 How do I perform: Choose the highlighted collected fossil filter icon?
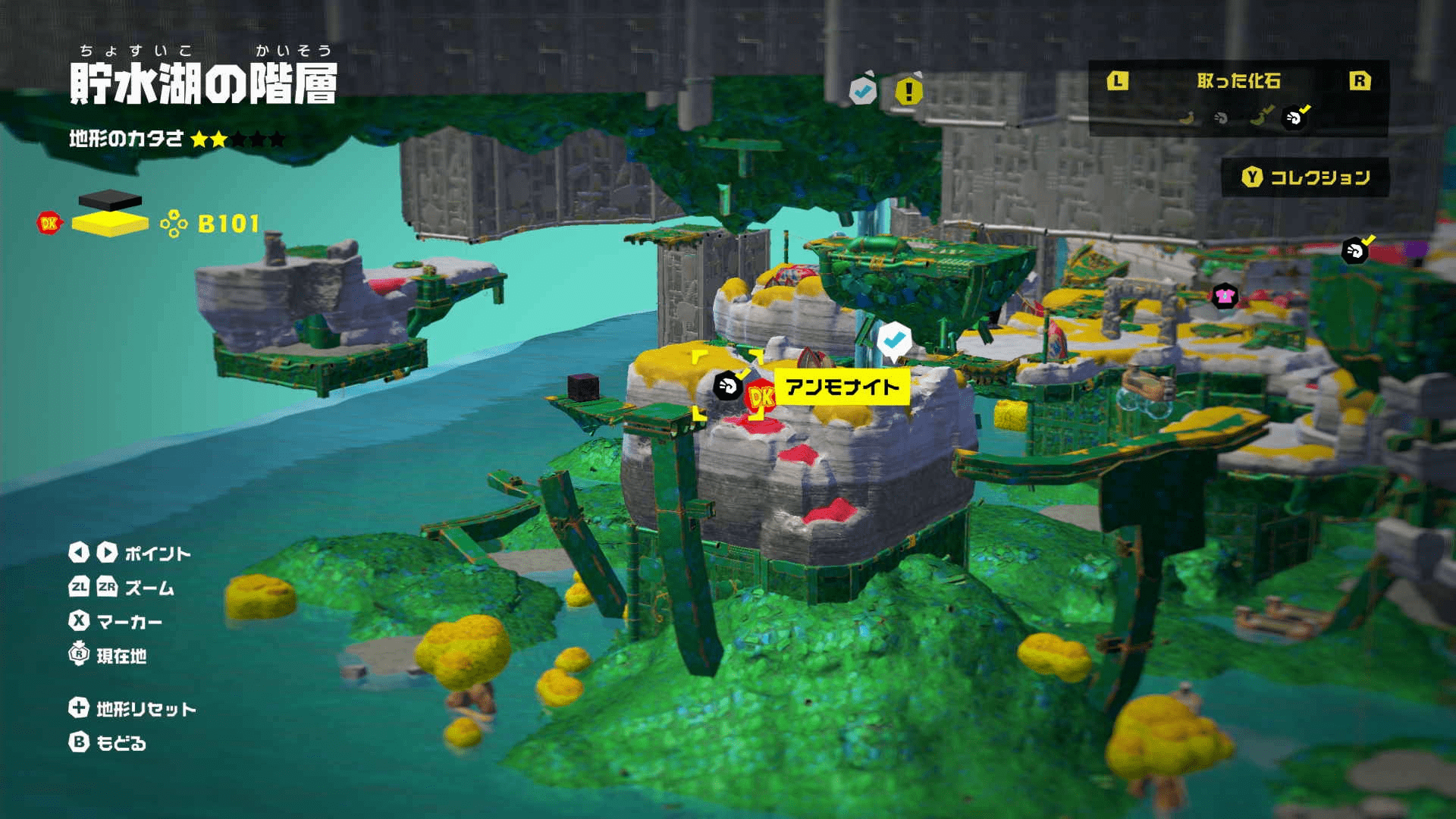tap(1294, 118)
